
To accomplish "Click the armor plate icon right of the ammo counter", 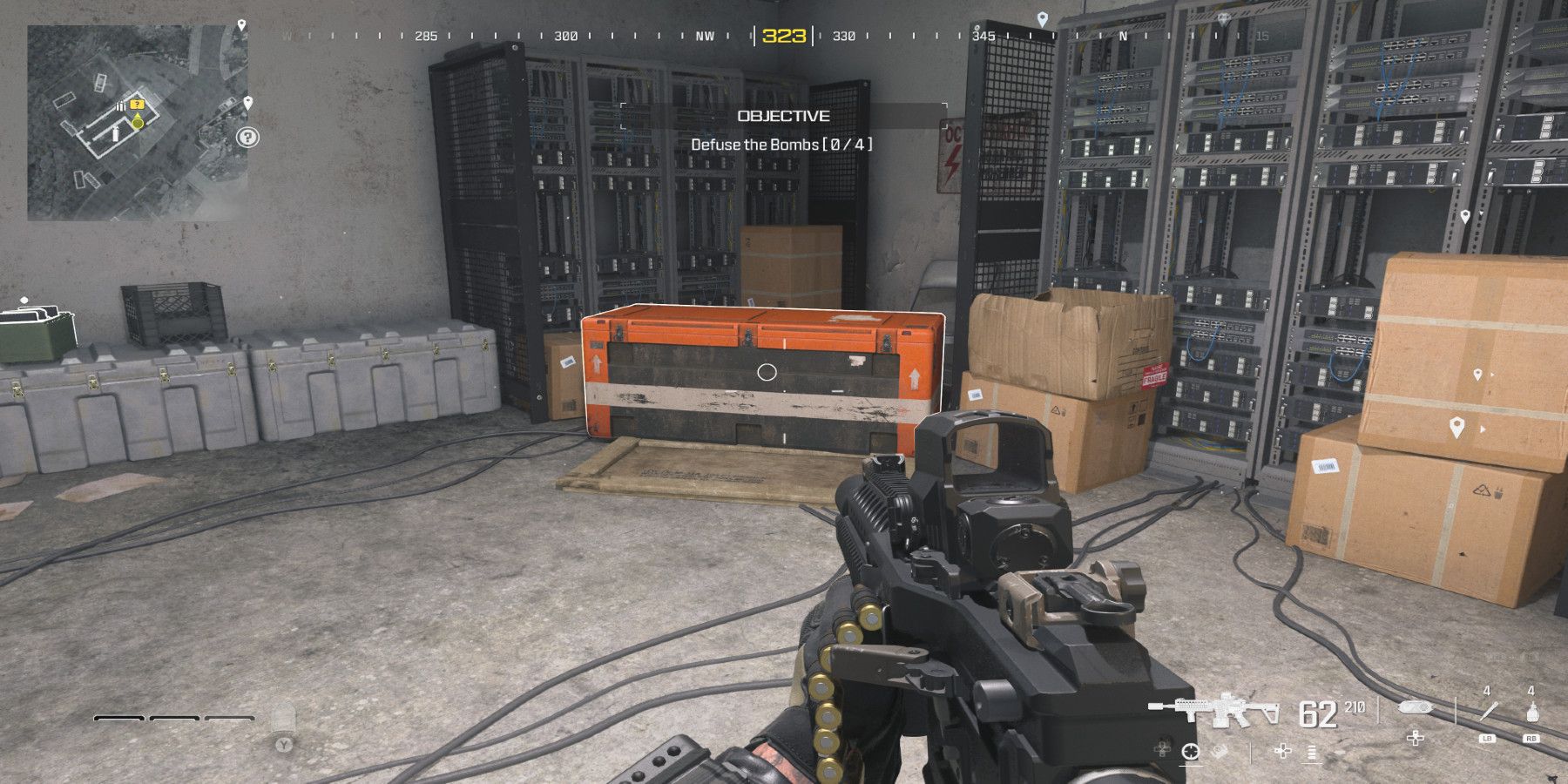I will [1416, 708].
